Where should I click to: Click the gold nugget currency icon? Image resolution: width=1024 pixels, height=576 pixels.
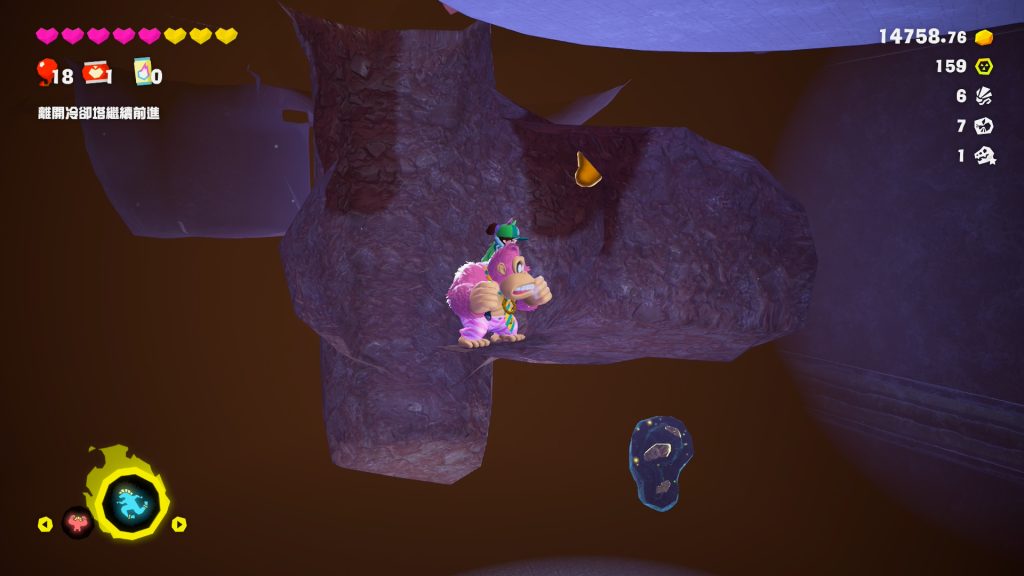pyautogui.click(x=984, y=37)
